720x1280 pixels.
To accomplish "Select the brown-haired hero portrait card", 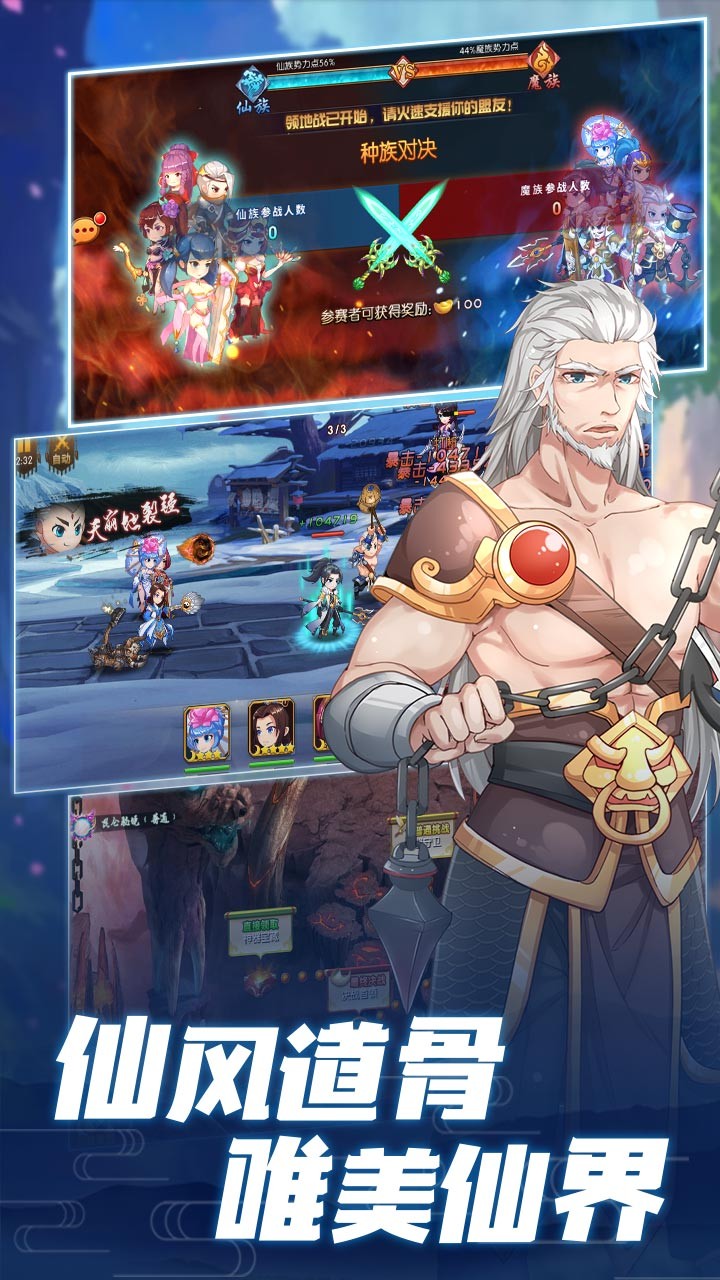I will (x=271, y=728).
